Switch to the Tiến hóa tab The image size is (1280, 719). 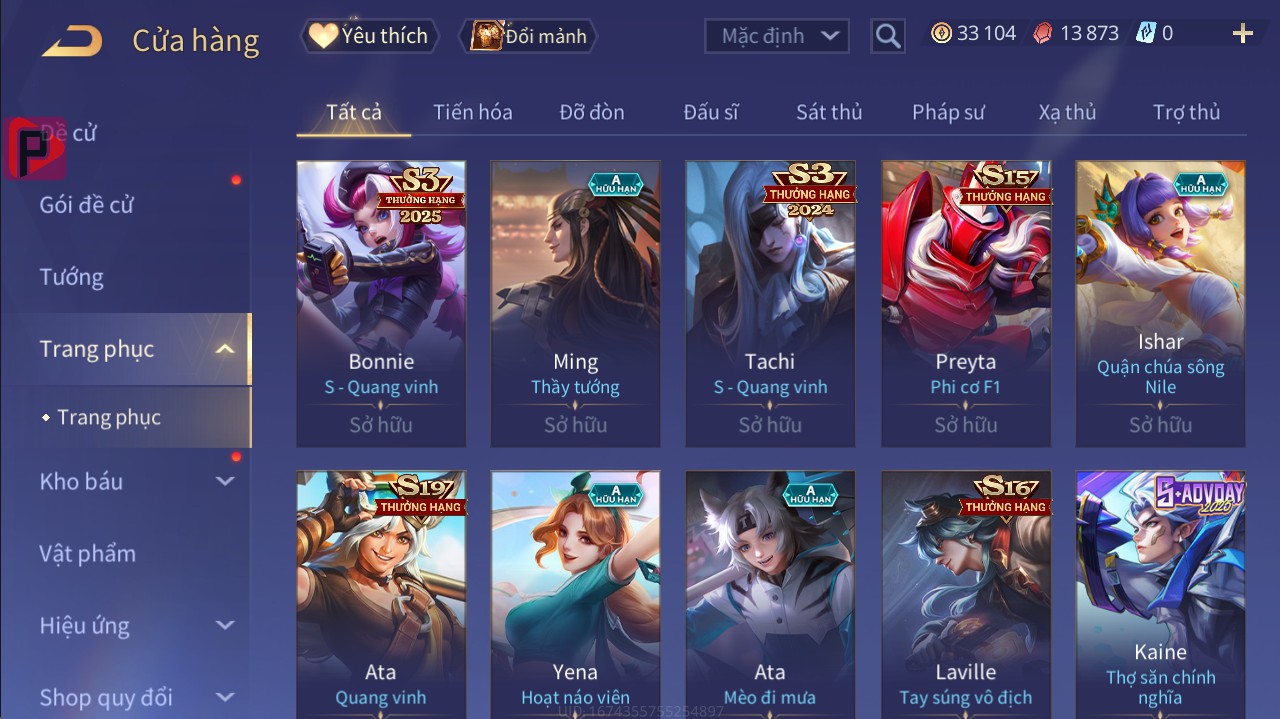coord(472,112)
